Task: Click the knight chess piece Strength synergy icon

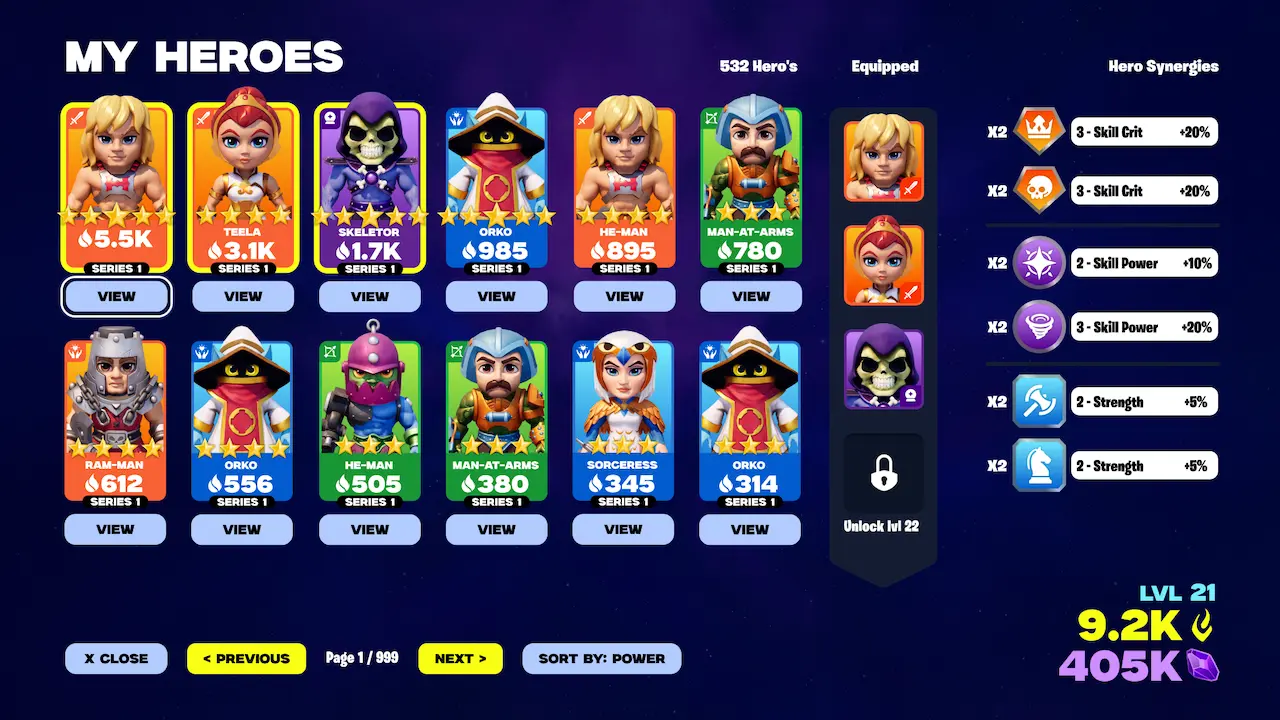Action: (x=1038, y=465)
